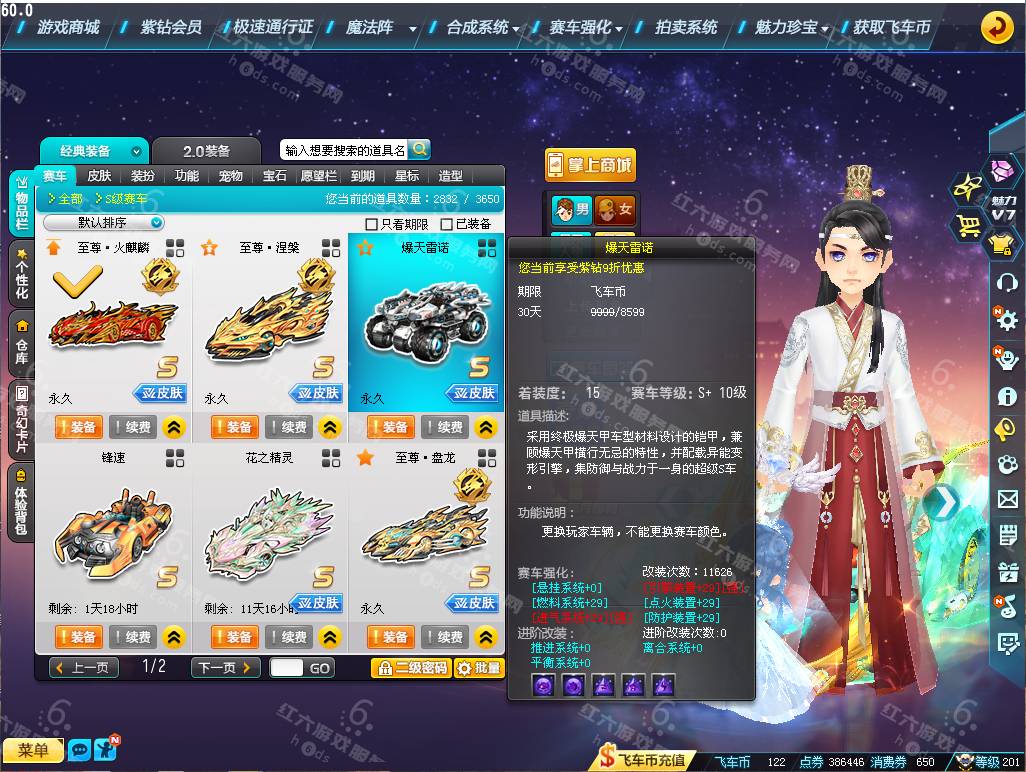Equip the 爆天雷诺 car
Image resolution: width=1026 pixels, height=772 pixels.
pos(389,427)
